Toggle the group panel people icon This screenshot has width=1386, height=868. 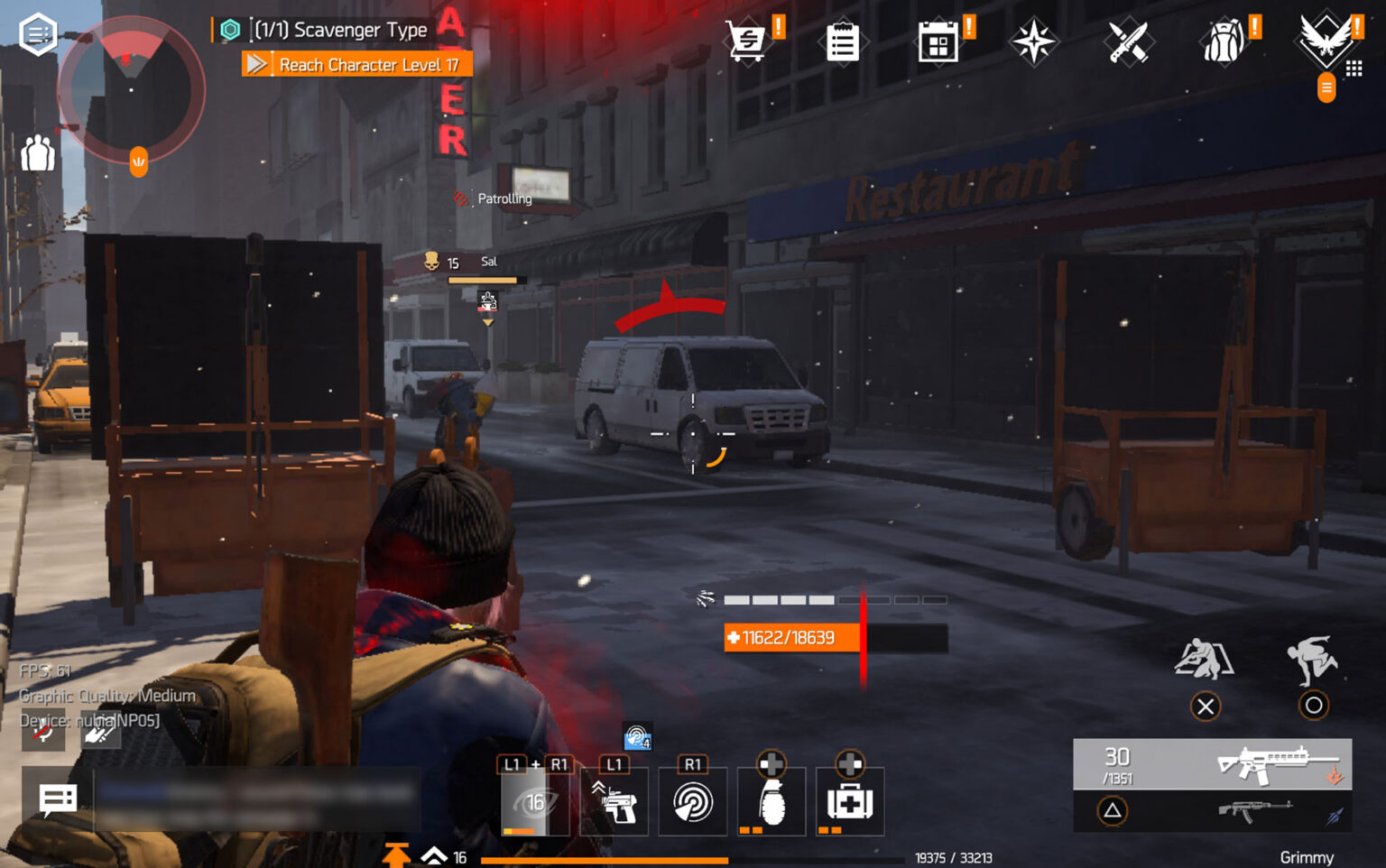pyautogui.click(x=37, y=155)
